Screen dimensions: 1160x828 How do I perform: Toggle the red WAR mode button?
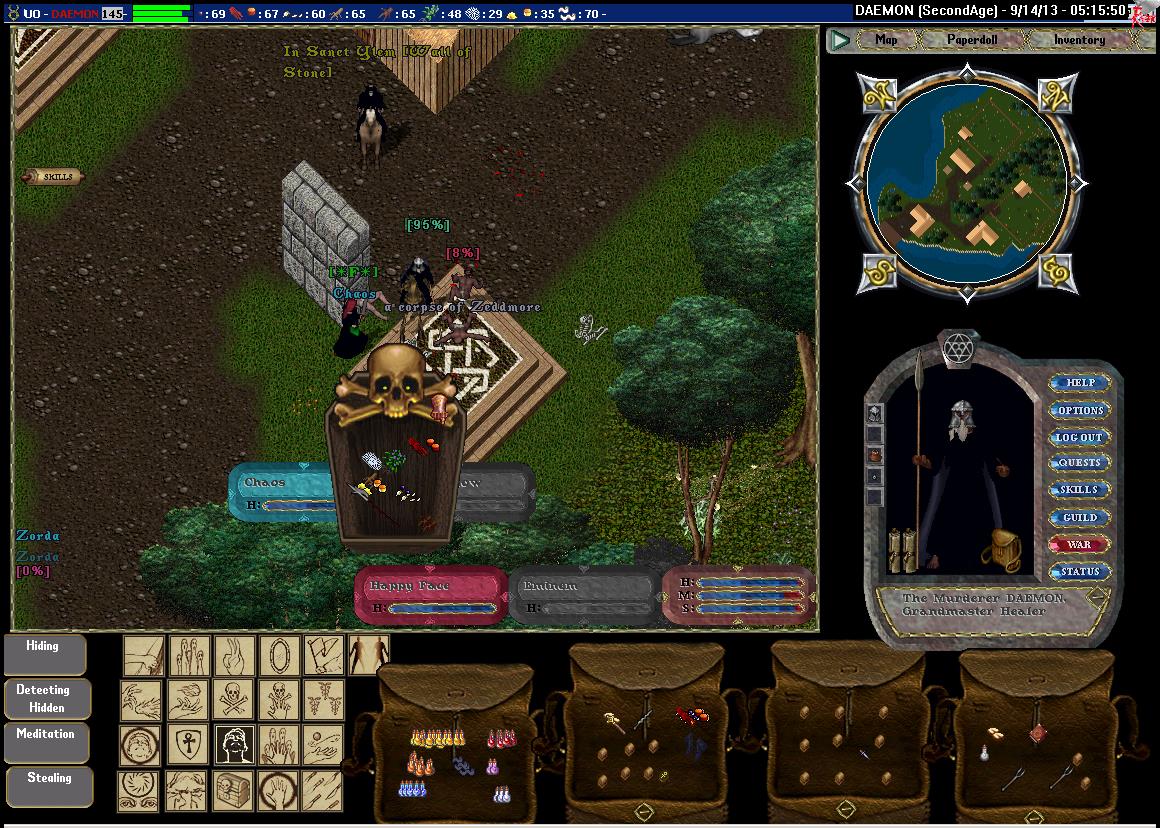pyautogui.click(x=1080, y=544)
